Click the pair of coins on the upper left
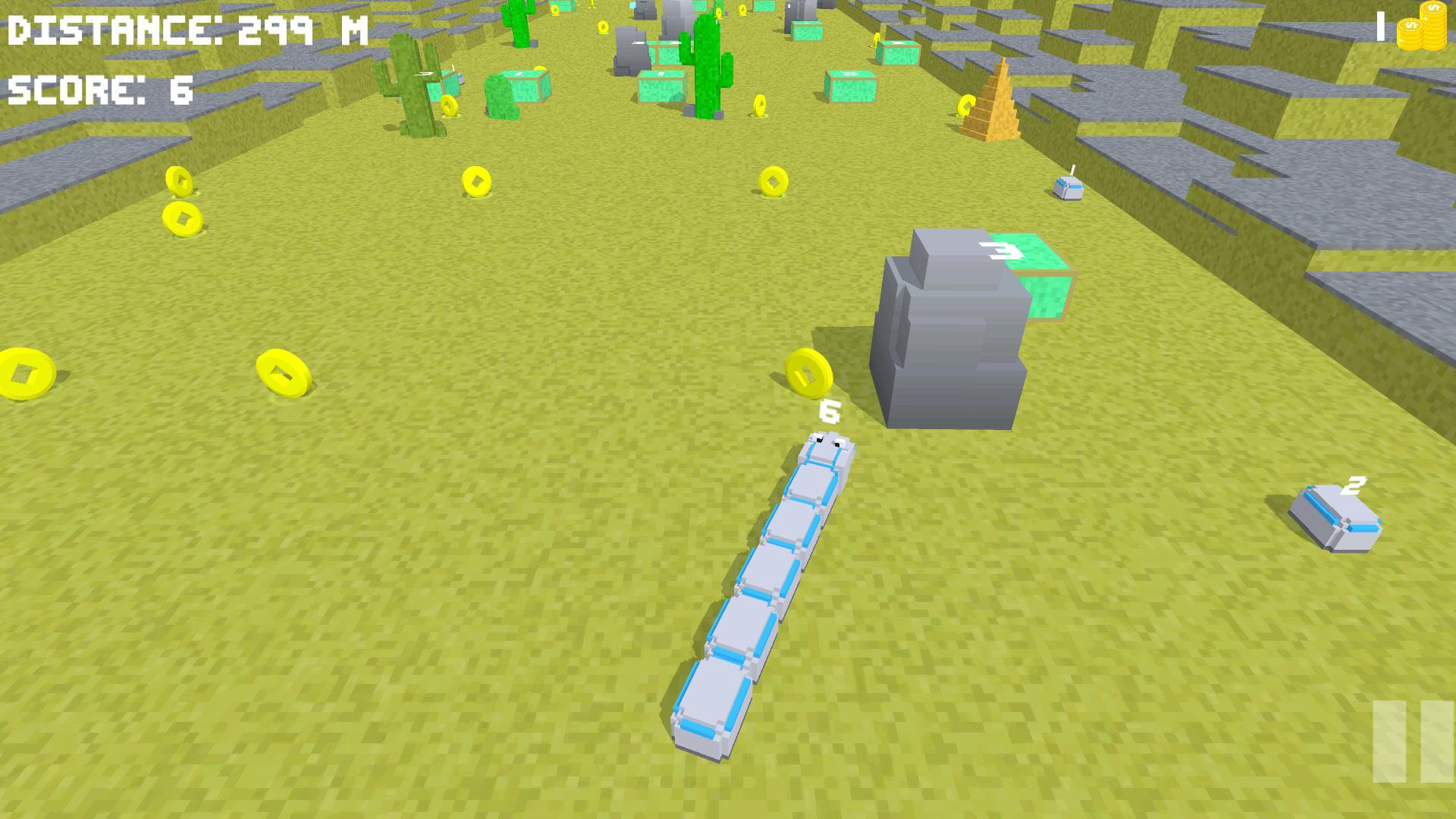 pos(180,201)
